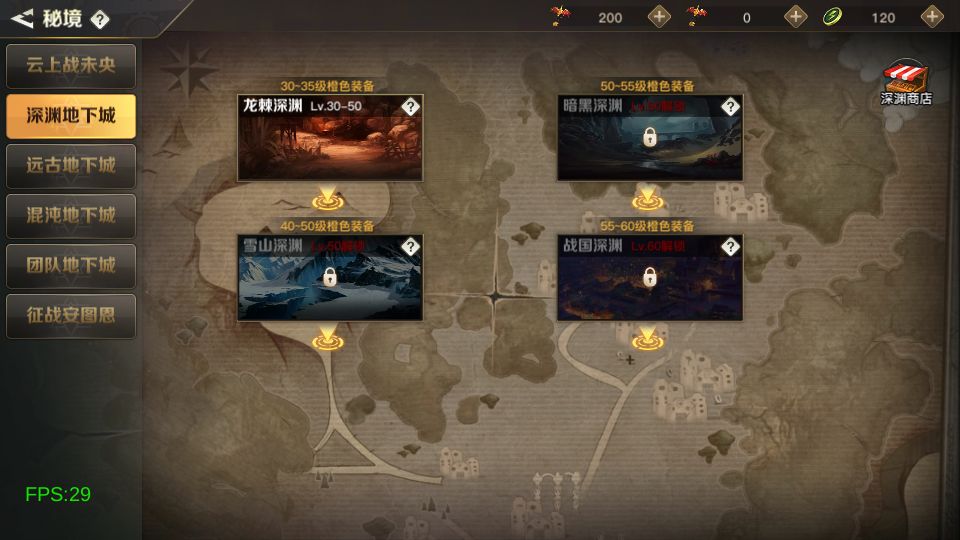This screenshot has width=960, height=540.
Task: Enter the 龙棘深渊 dungeon card
Action: 329,142
